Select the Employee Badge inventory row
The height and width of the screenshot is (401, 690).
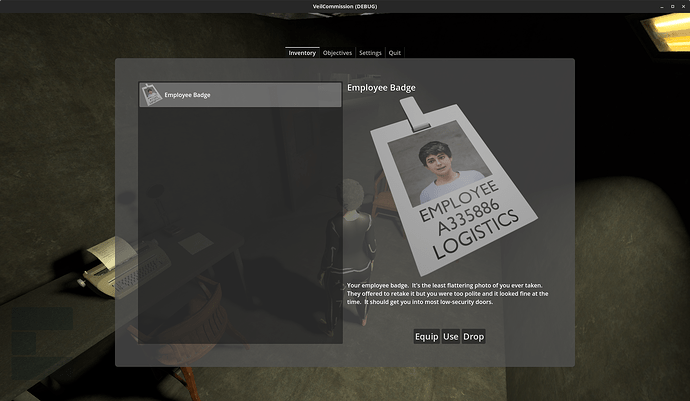[x=240, y=95]
